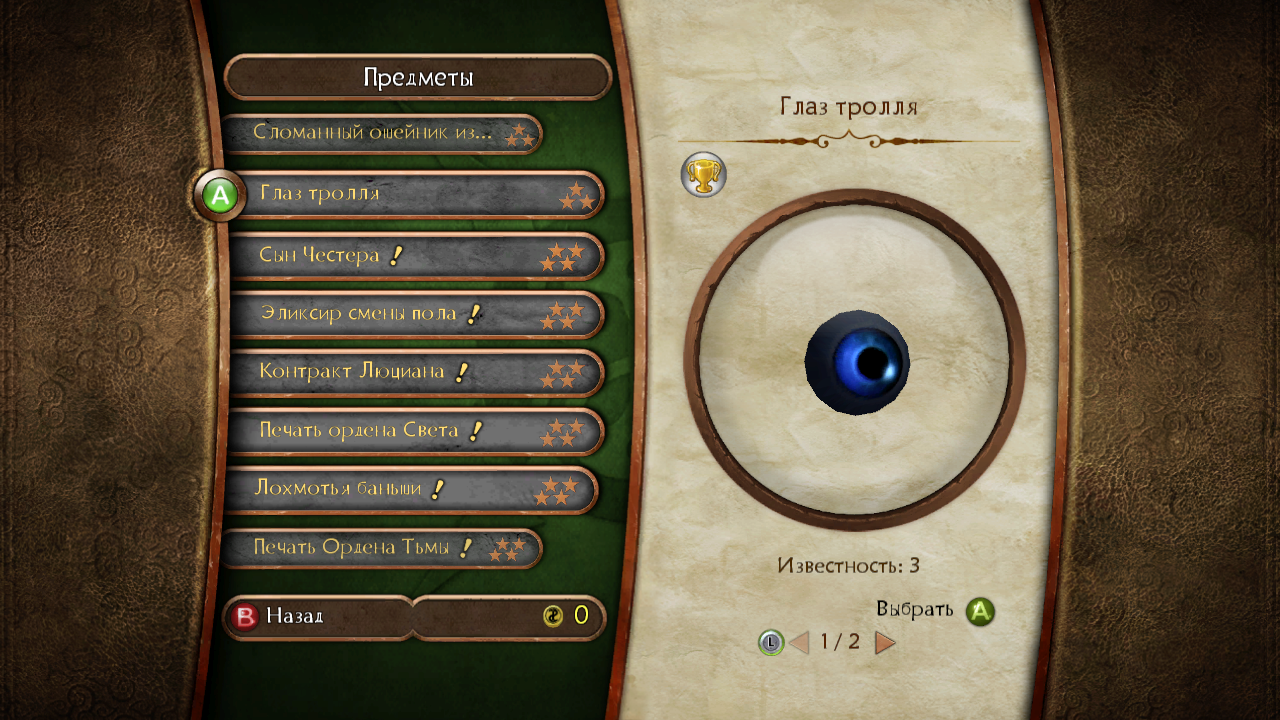The width and height of the screenshot is (1280, 720).
Task: Advance to next page arrow
Action: (x=885, y=642)
